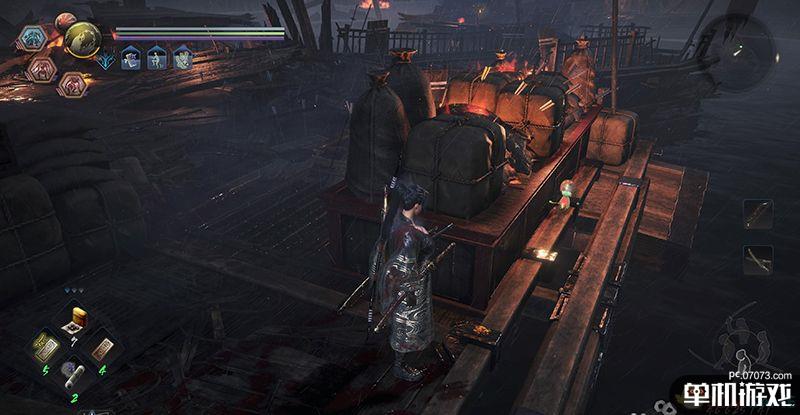800x415 pixels.
Task: Click the third pentagon buff status icon
Action: [x=182, y=59]
